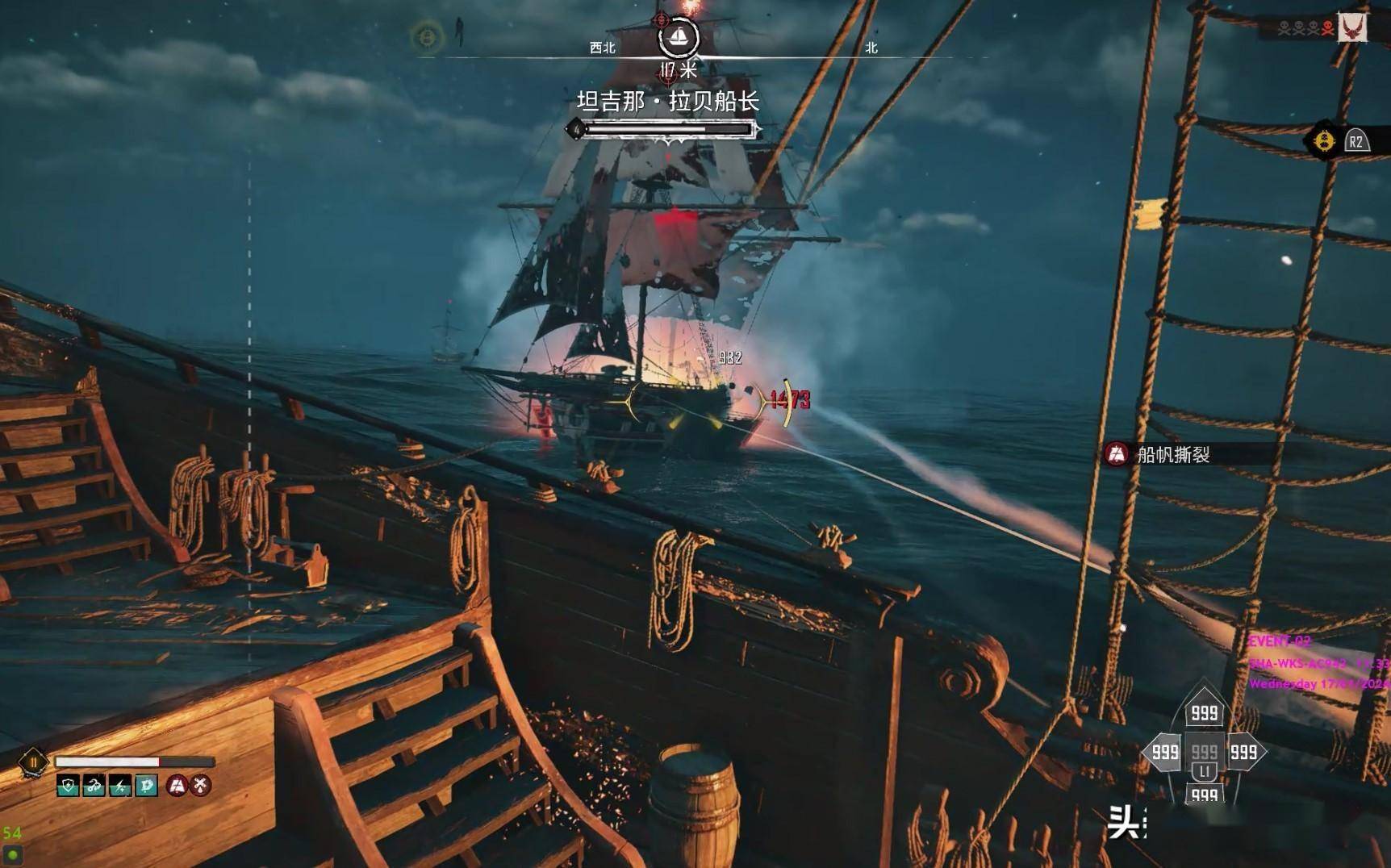Select the red horned faction emblem
The image size is (1391, 868).
[x=1353, y=27]
